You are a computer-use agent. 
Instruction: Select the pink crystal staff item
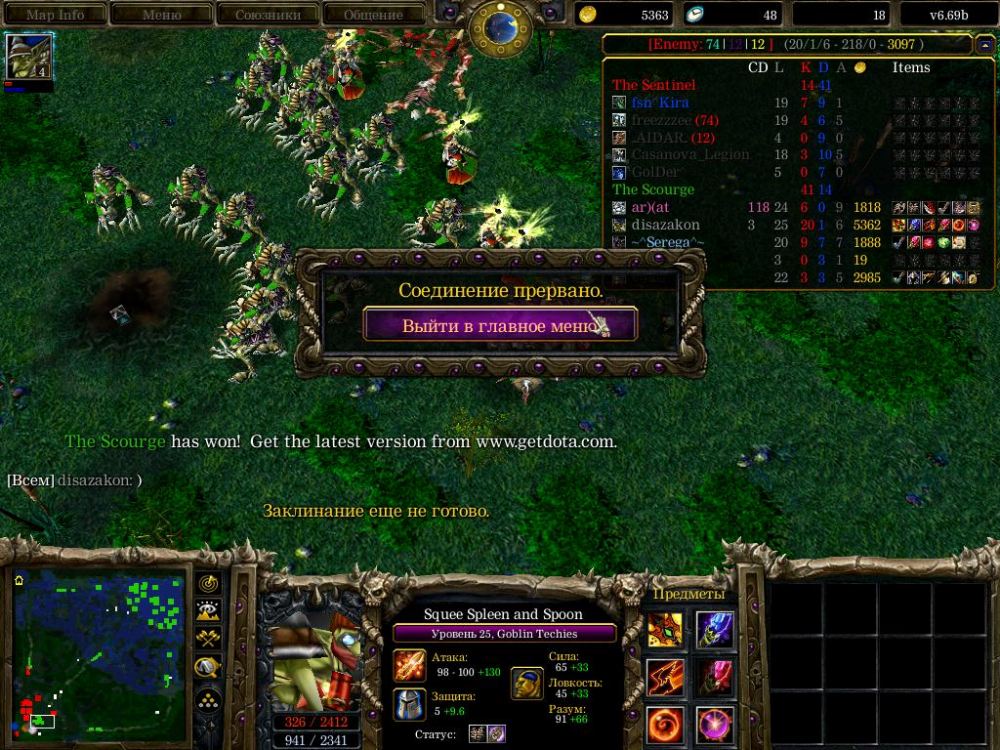point(715,677)
